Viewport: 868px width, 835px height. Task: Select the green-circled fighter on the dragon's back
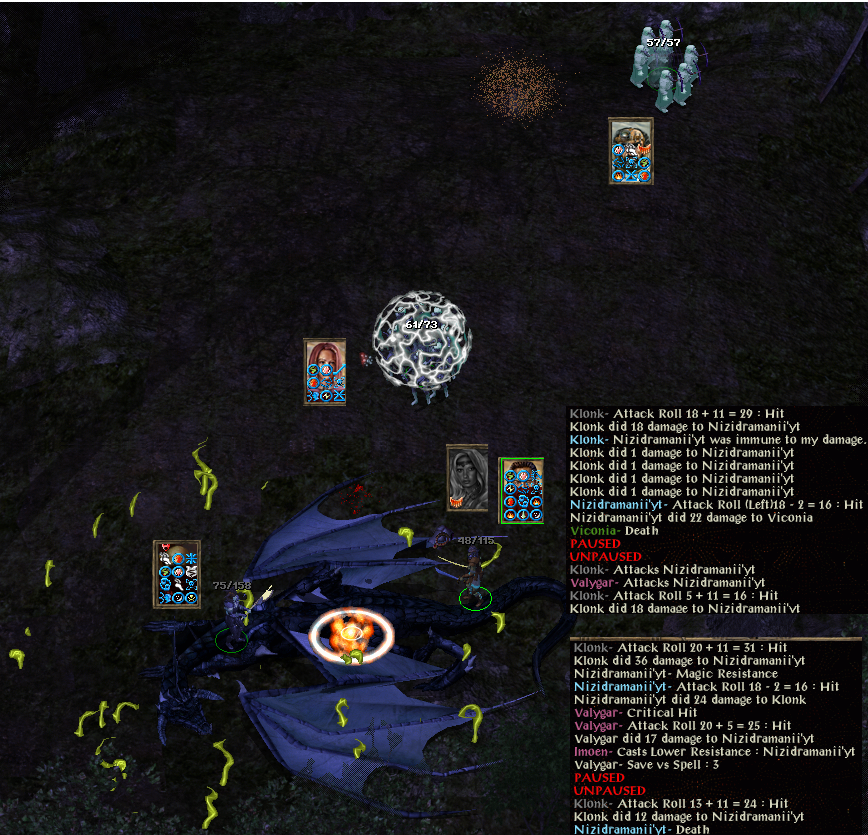point(473,582)
